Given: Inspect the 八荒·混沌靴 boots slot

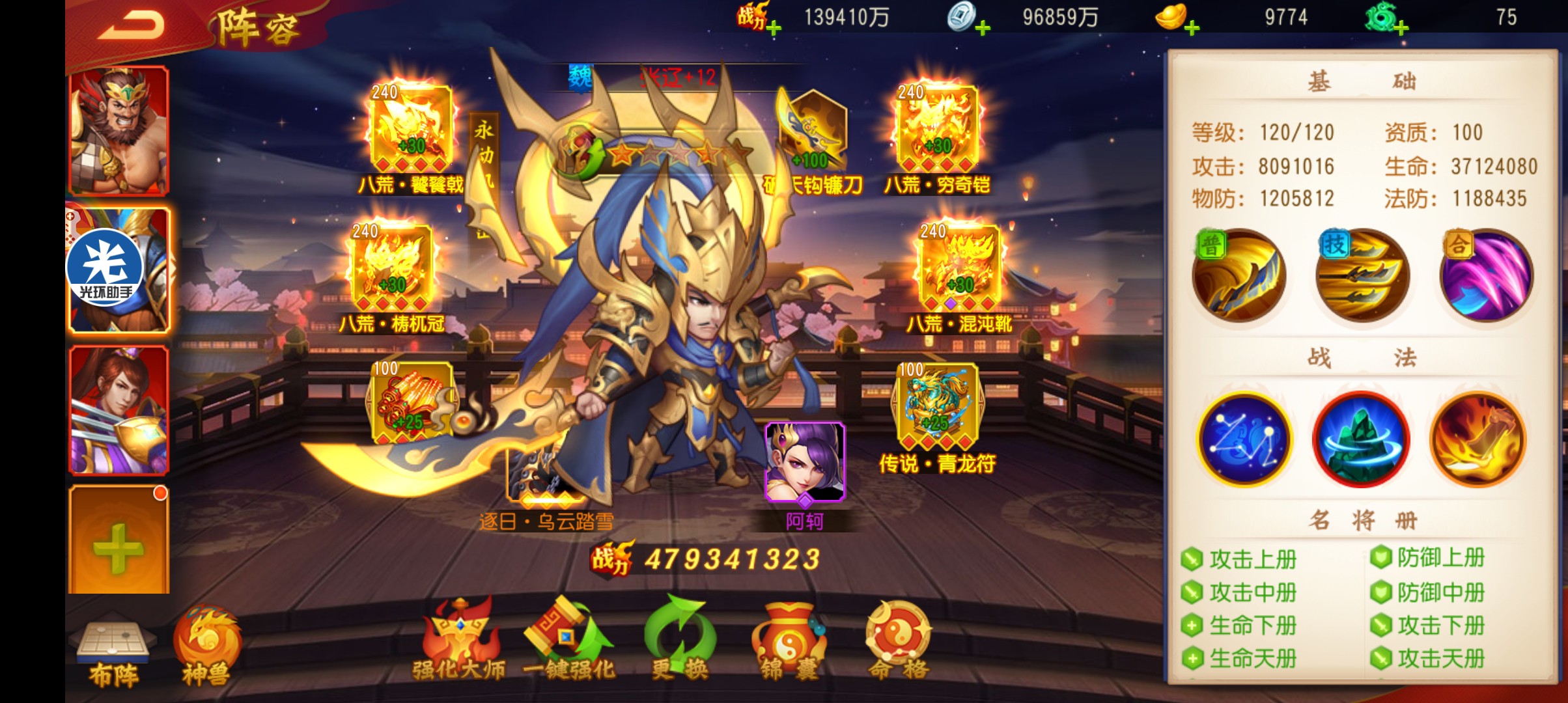Looking at the screenshot, I should [959, 270].
